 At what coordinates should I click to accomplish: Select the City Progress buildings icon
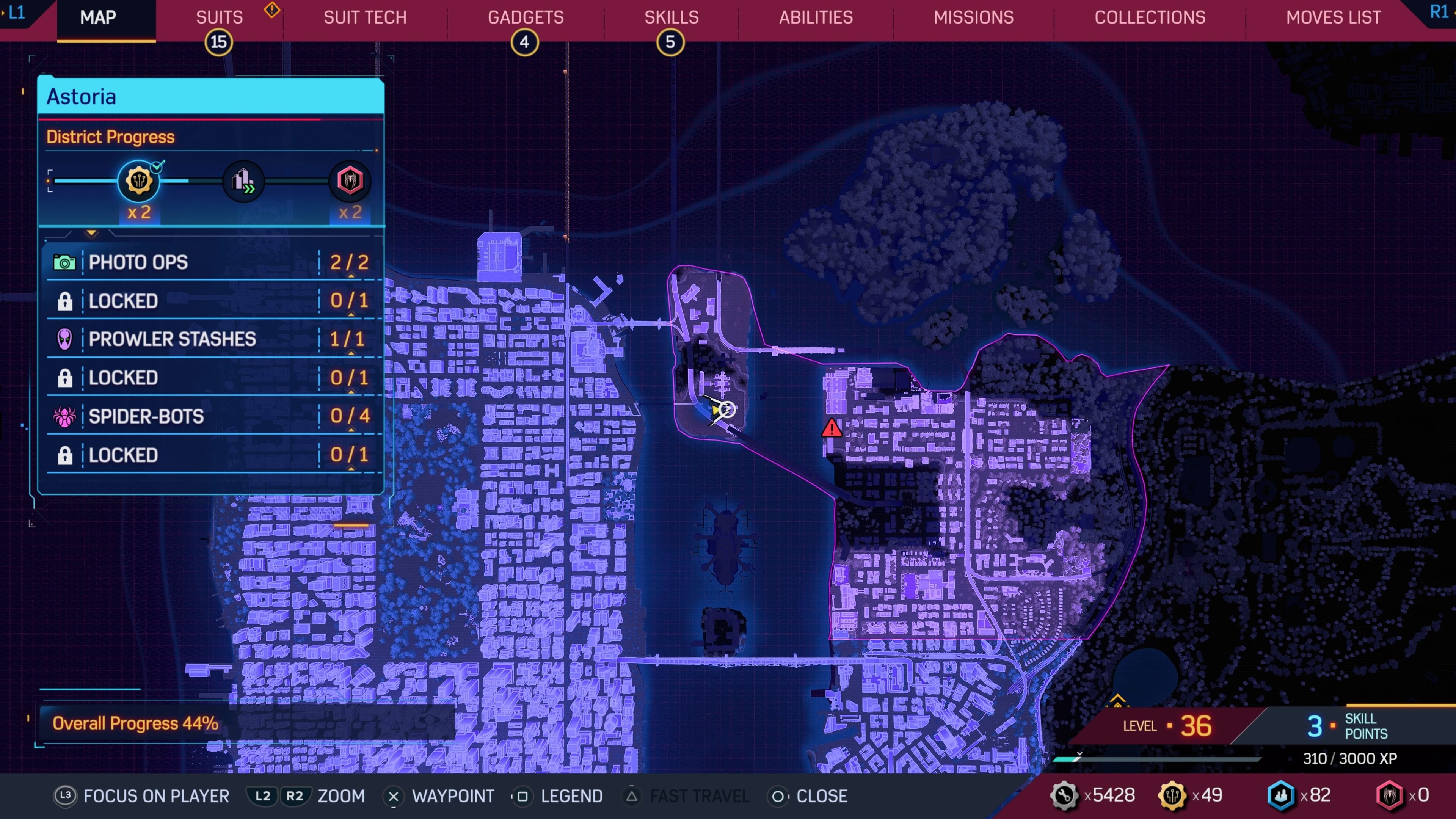point(243,182)
